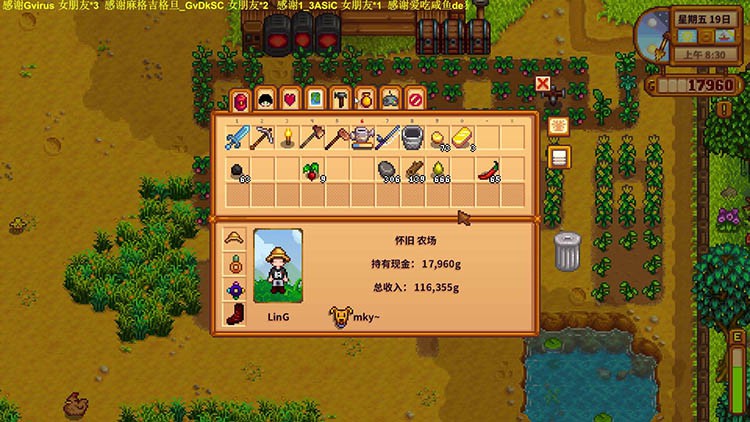Select the sword in the inventory

click(237, 138)
